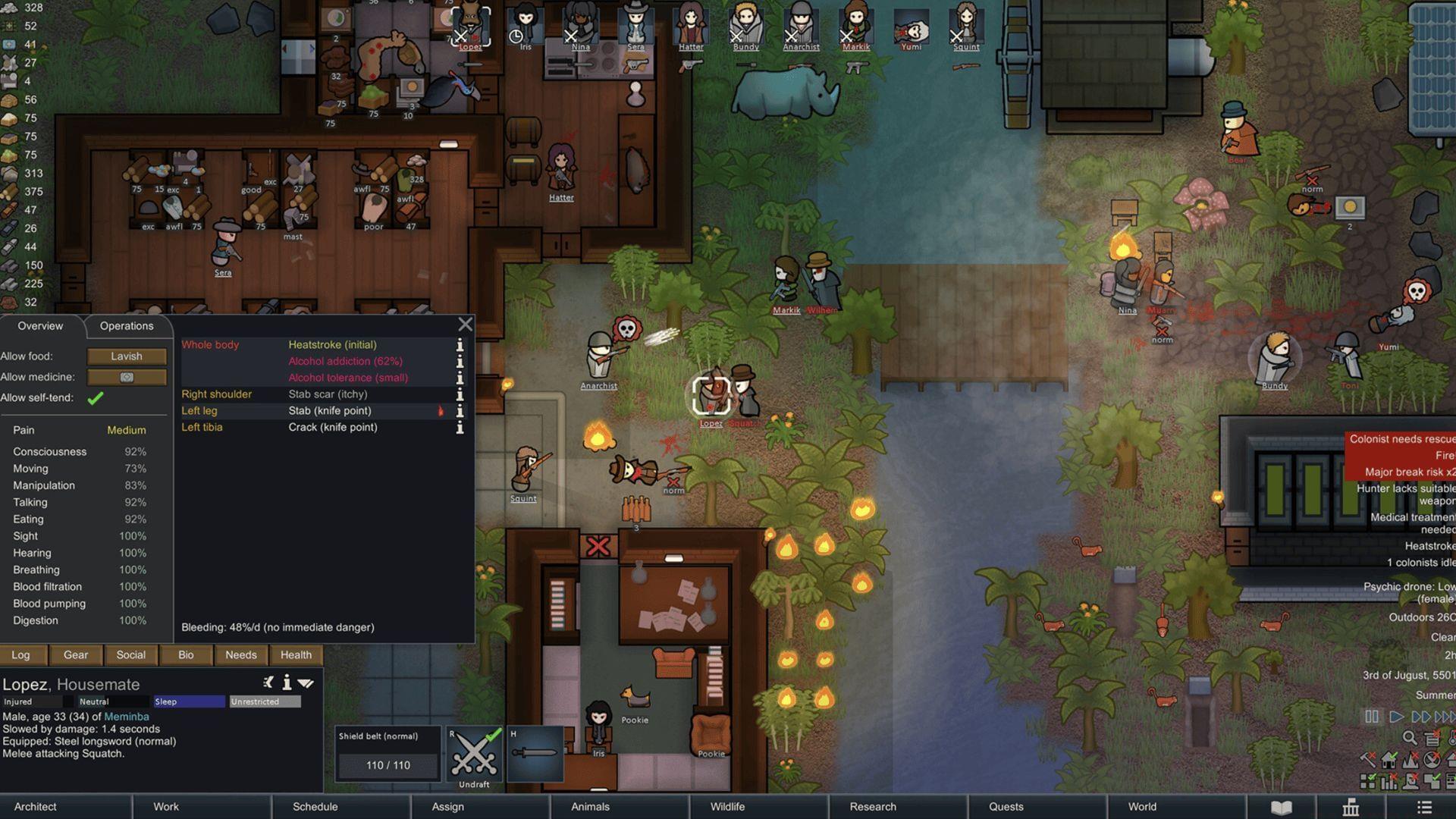Image resolution: width=1456 pixels, height=819 pixels.
Task: Toggle the Allow medicine setting for Lopez
Action: coord(127,377)
